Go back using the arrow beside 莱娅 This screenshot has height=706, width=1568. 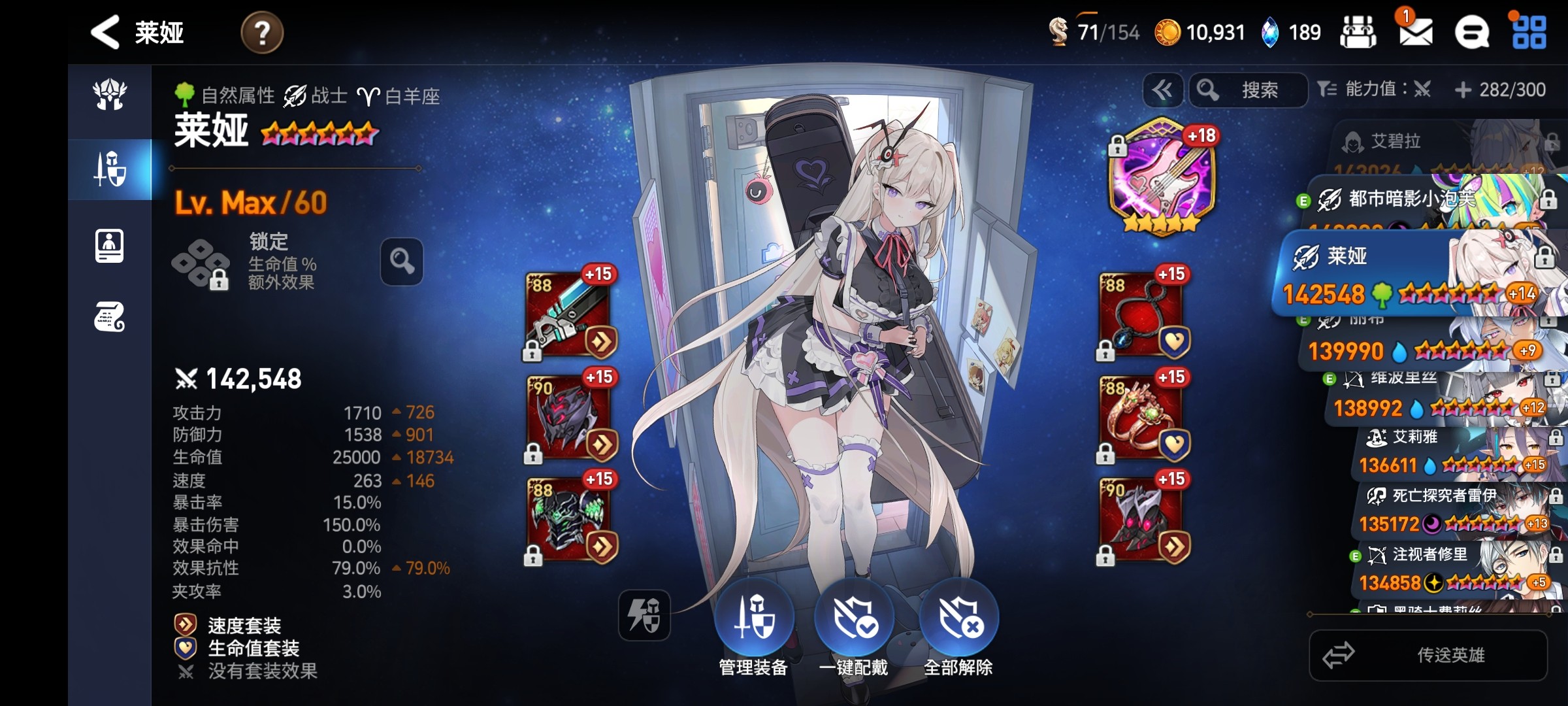105,32
